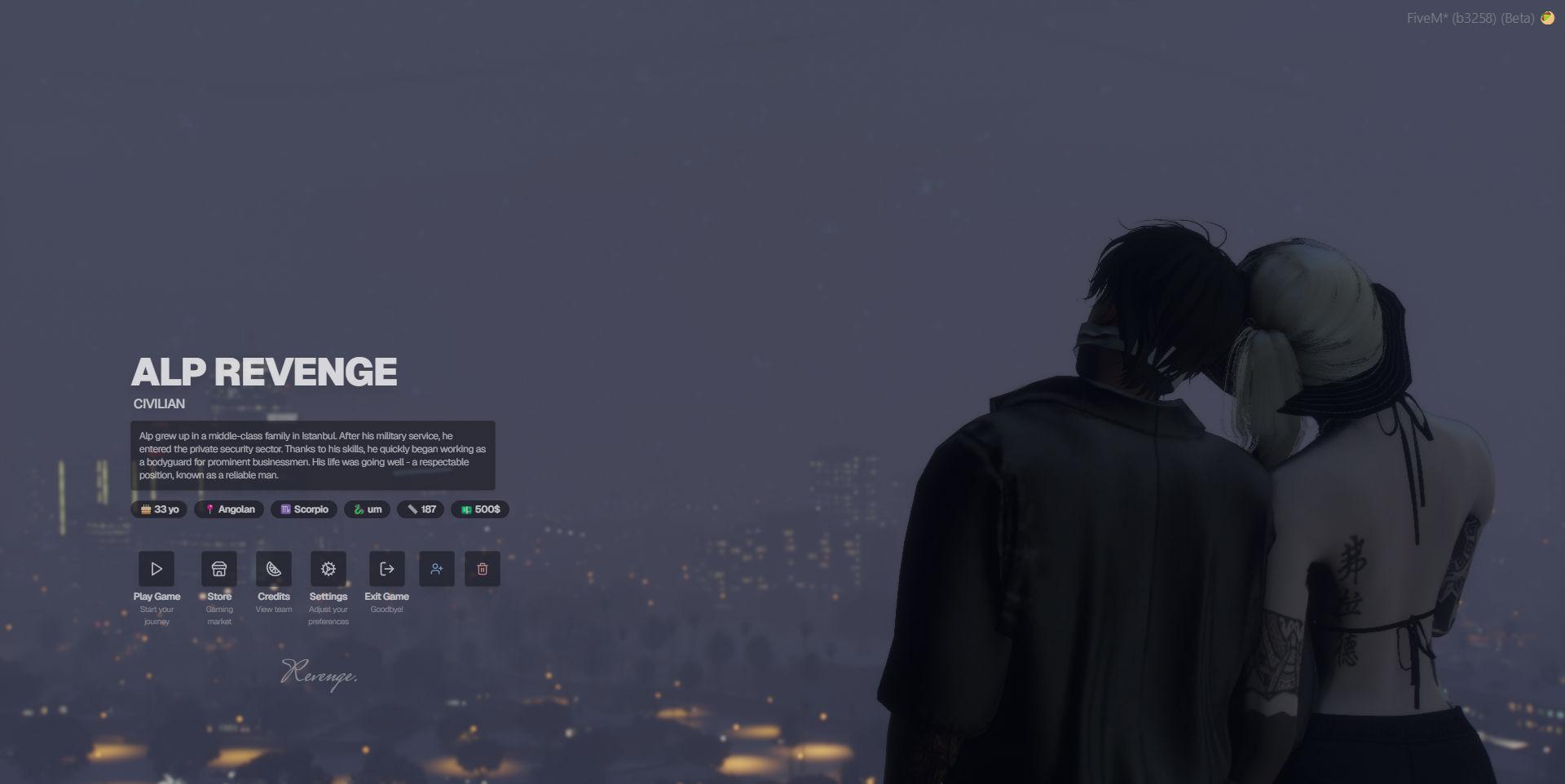1565x784 pixels.
Task: Open the Store gaming market
Action: [x=219, y=569]
